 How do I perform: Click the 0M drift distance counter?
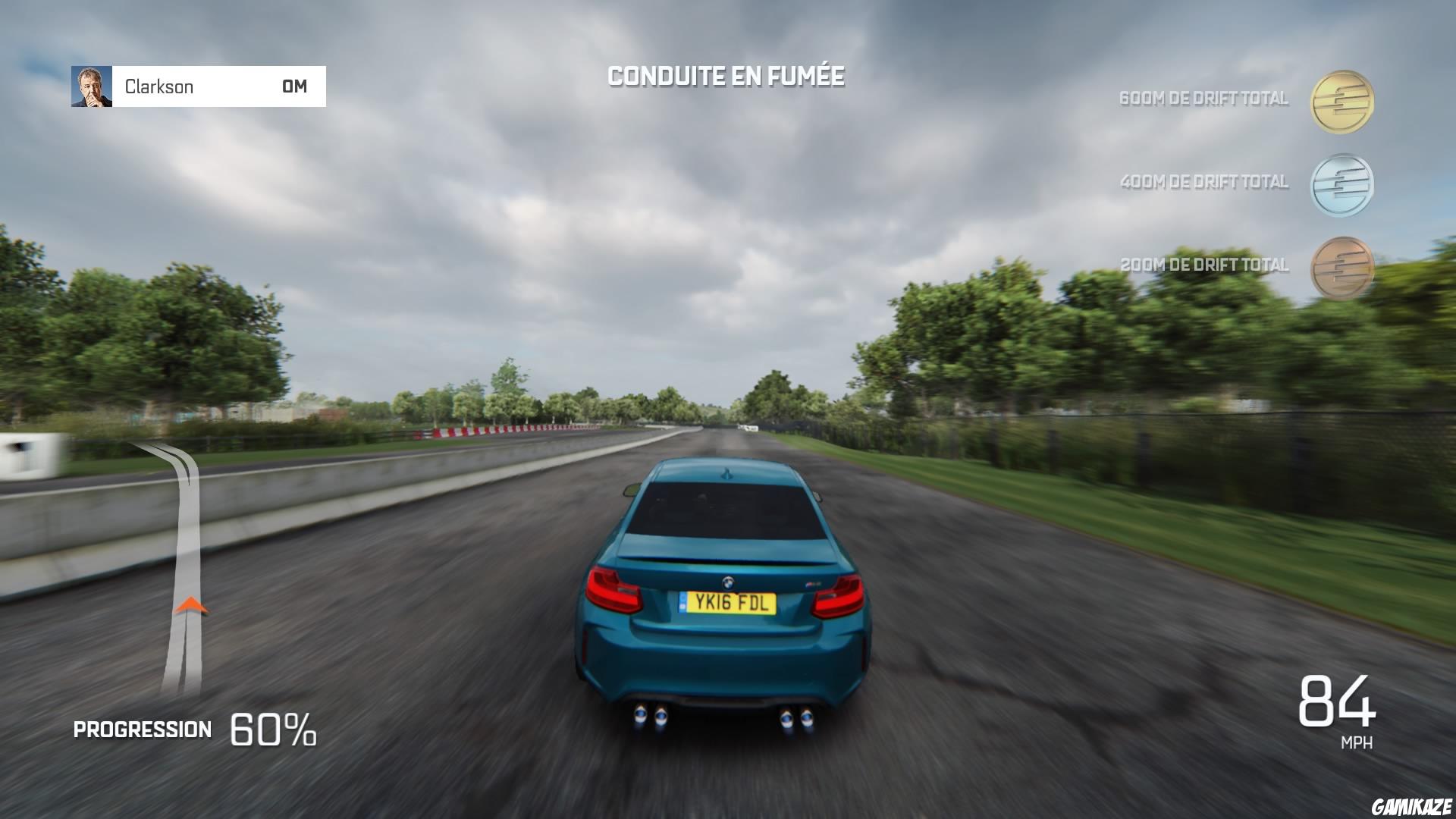pos(293,86)
